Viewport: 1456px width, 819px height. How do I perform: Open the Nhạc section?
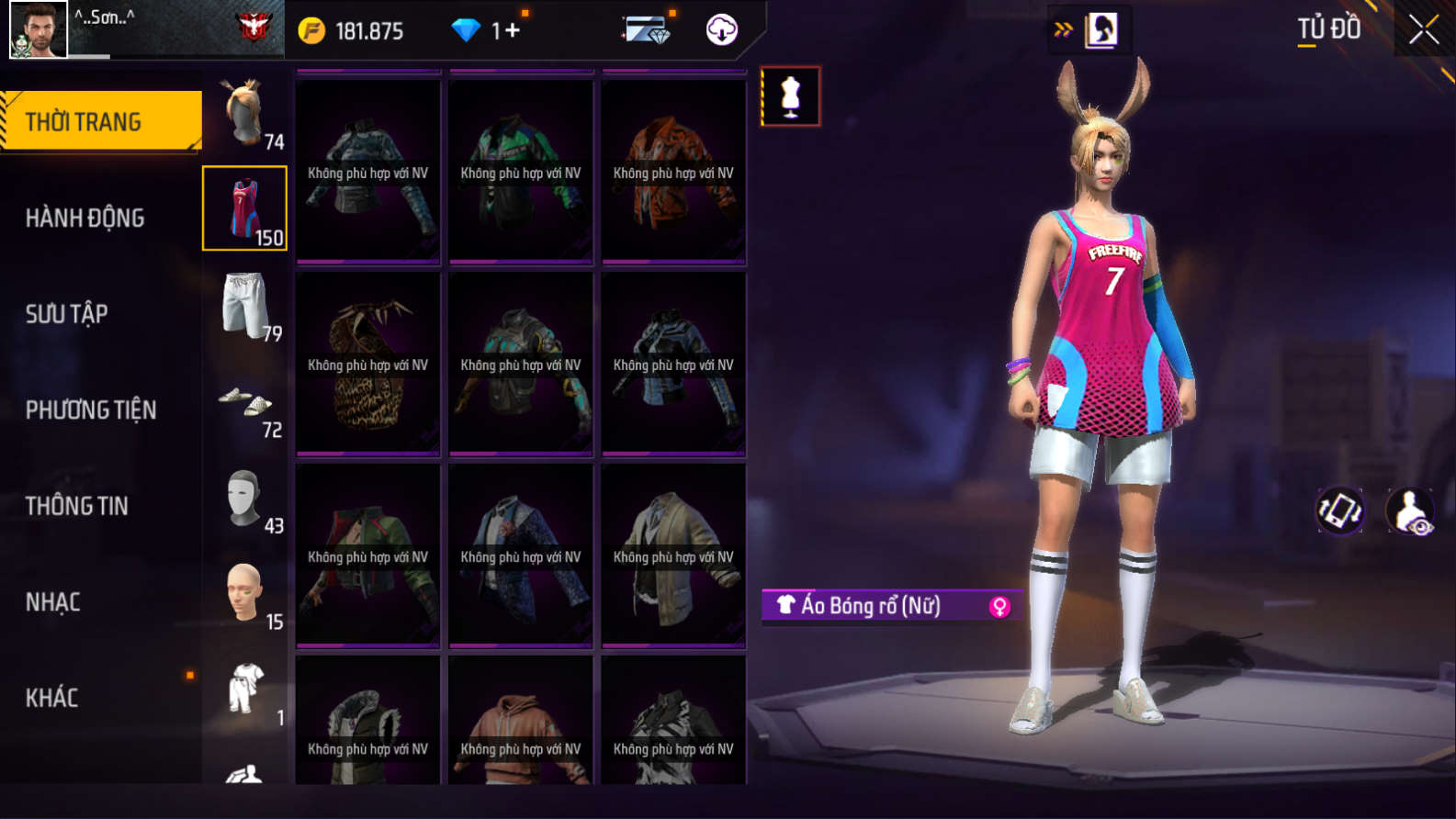52,602
